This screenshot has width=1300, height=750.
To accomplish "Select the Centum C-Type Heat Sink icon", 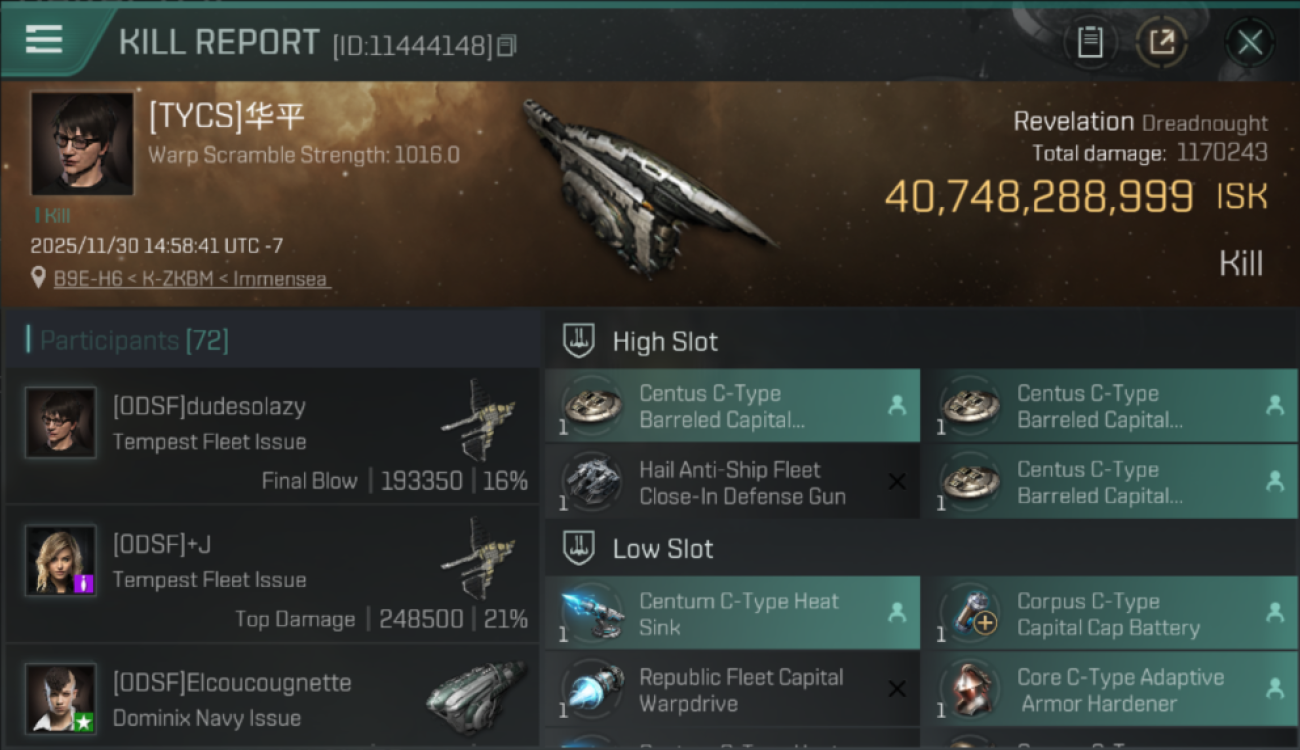I will (590, 610).
